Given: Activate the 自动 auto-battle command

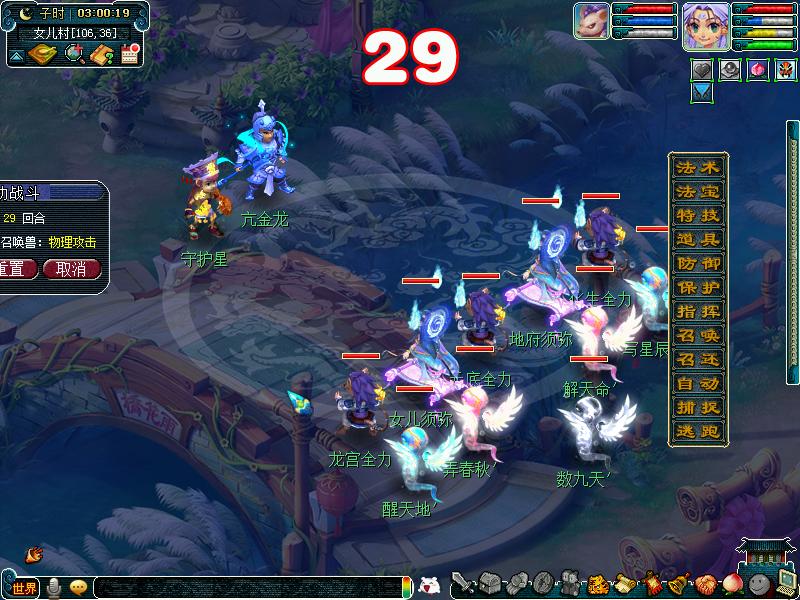Looking at the screenshot, I should pyautogui.click(x=697, y=384).
